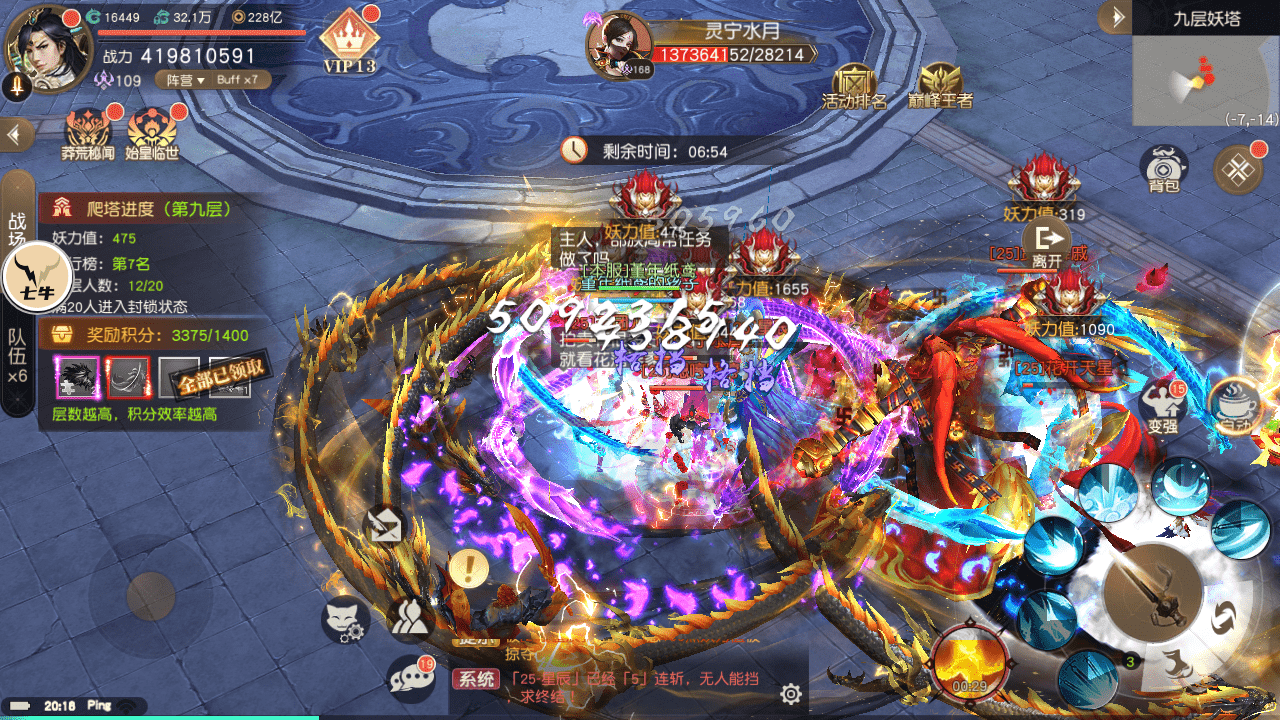Select the 战场 battlefield side tab
The width and height of the screenshot is (1280, 720).
coord(17,232)
